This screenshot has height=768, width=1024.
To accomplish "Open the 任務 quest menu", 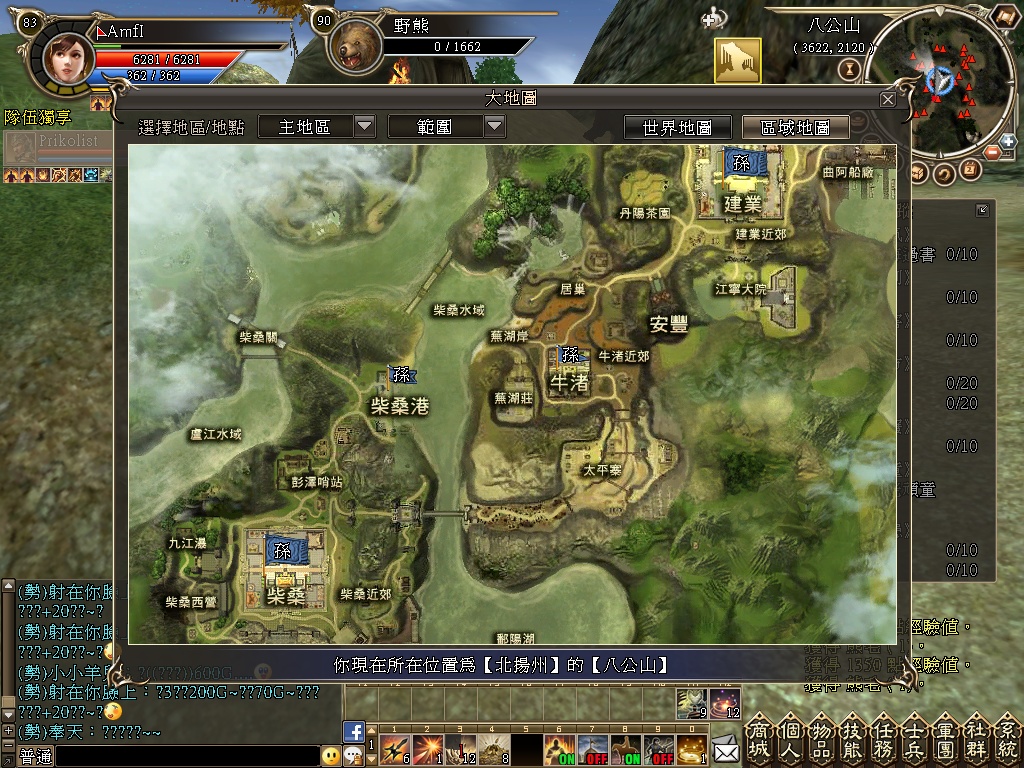I will 886,738.
